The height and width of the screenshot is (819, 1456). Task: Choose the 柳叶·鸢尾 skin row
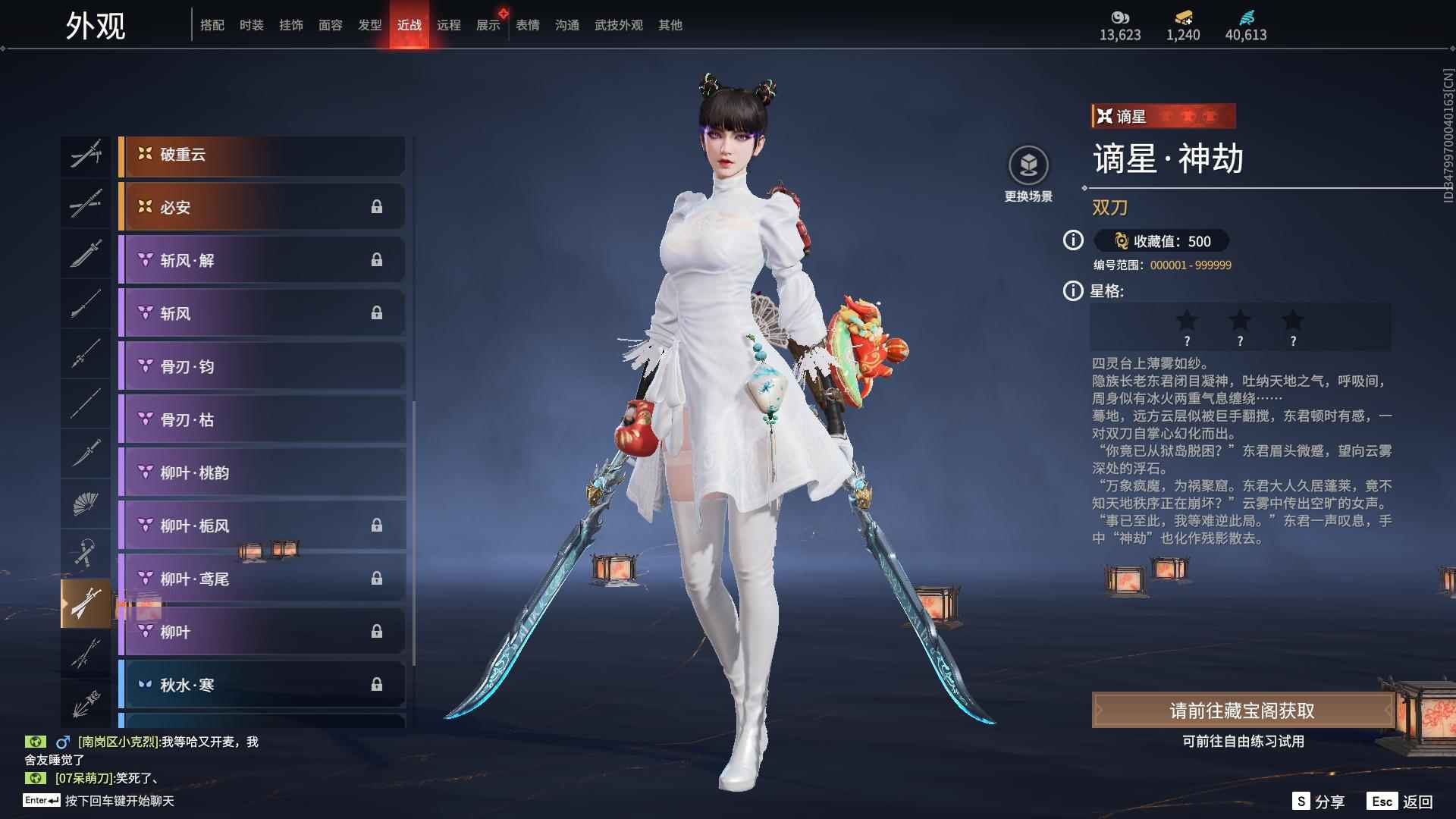262,579
